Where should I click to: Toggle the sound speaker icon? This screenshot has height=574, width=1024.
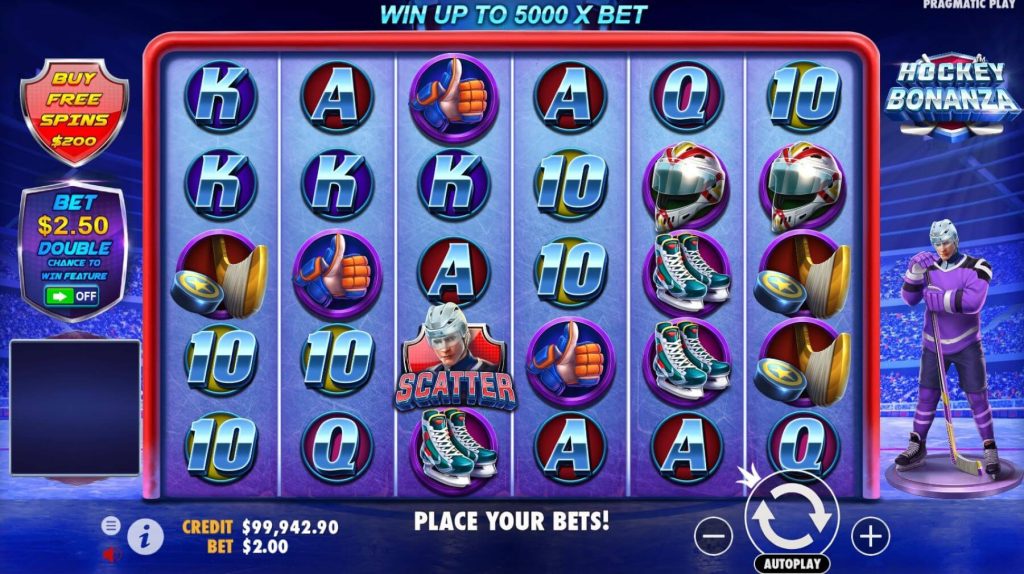[111, 552]
